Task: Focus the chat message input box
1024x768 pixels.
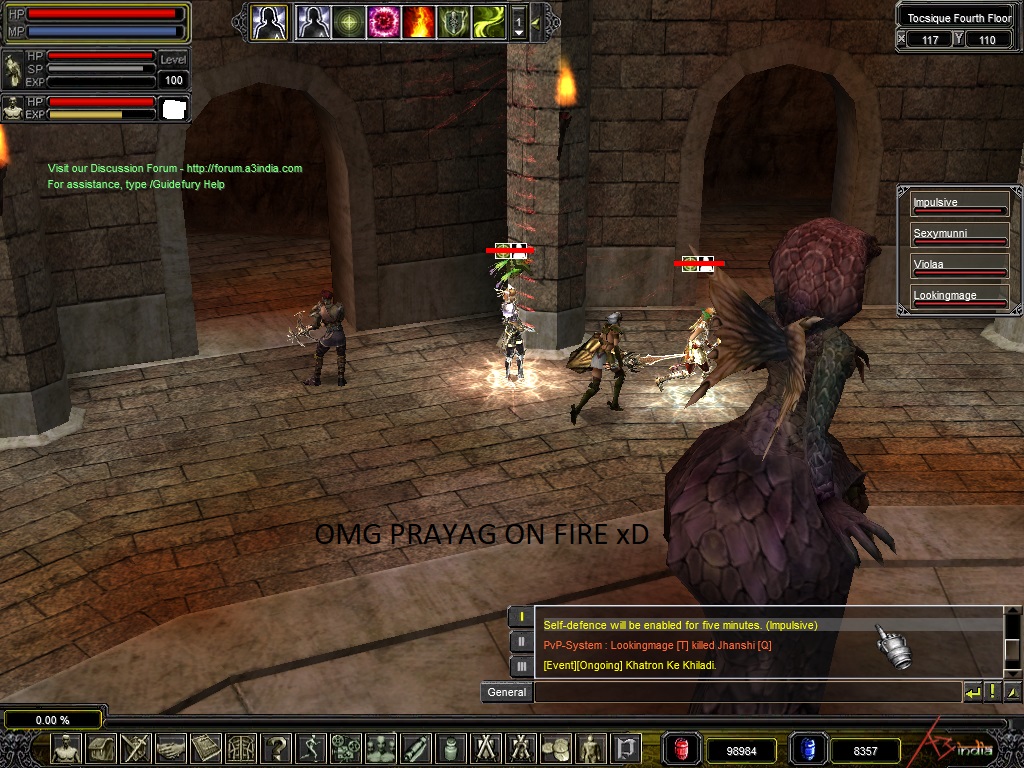Action: pos(746,692)
